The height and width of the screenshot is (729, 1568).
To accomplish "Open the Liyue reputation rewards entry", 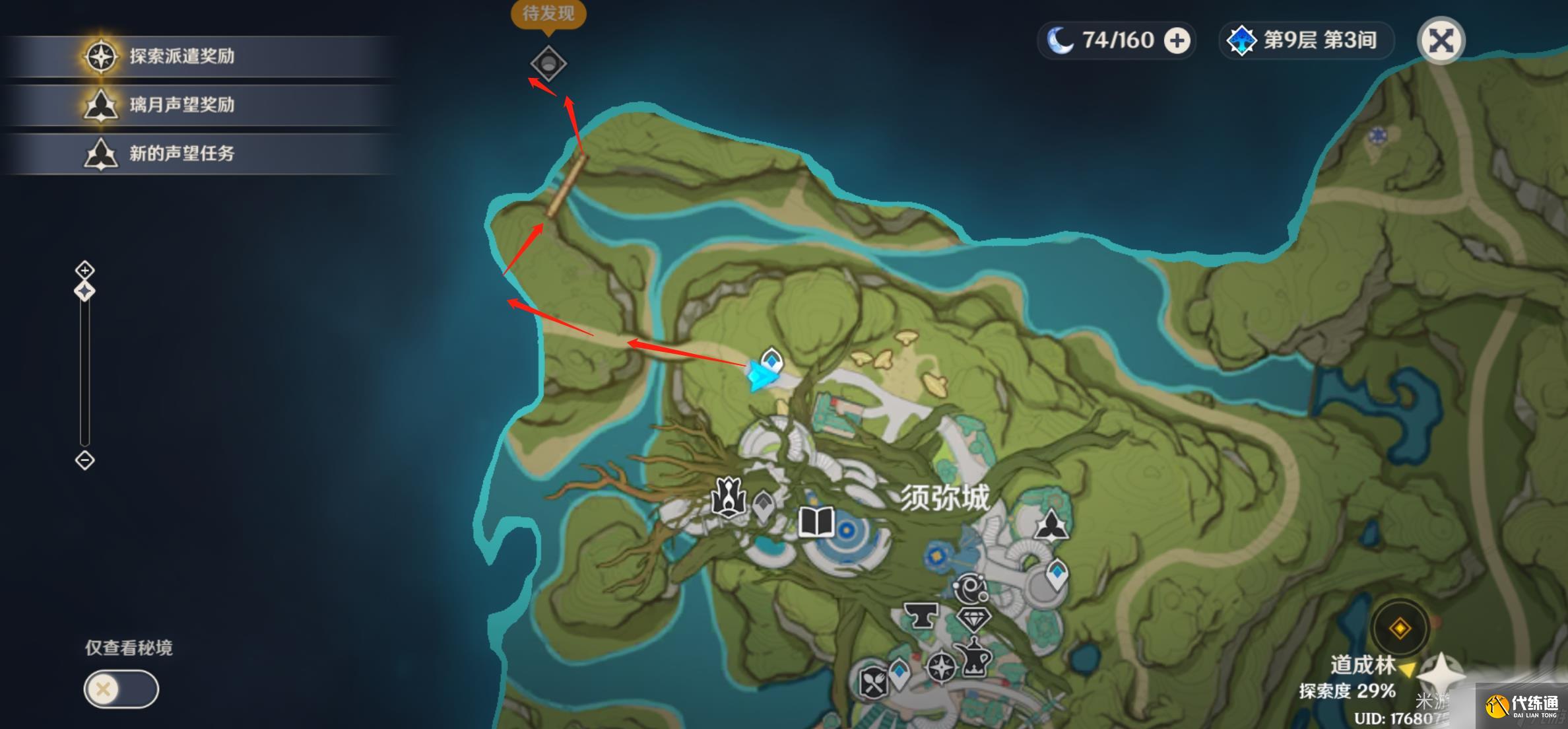I will click(x=181, y=105).
